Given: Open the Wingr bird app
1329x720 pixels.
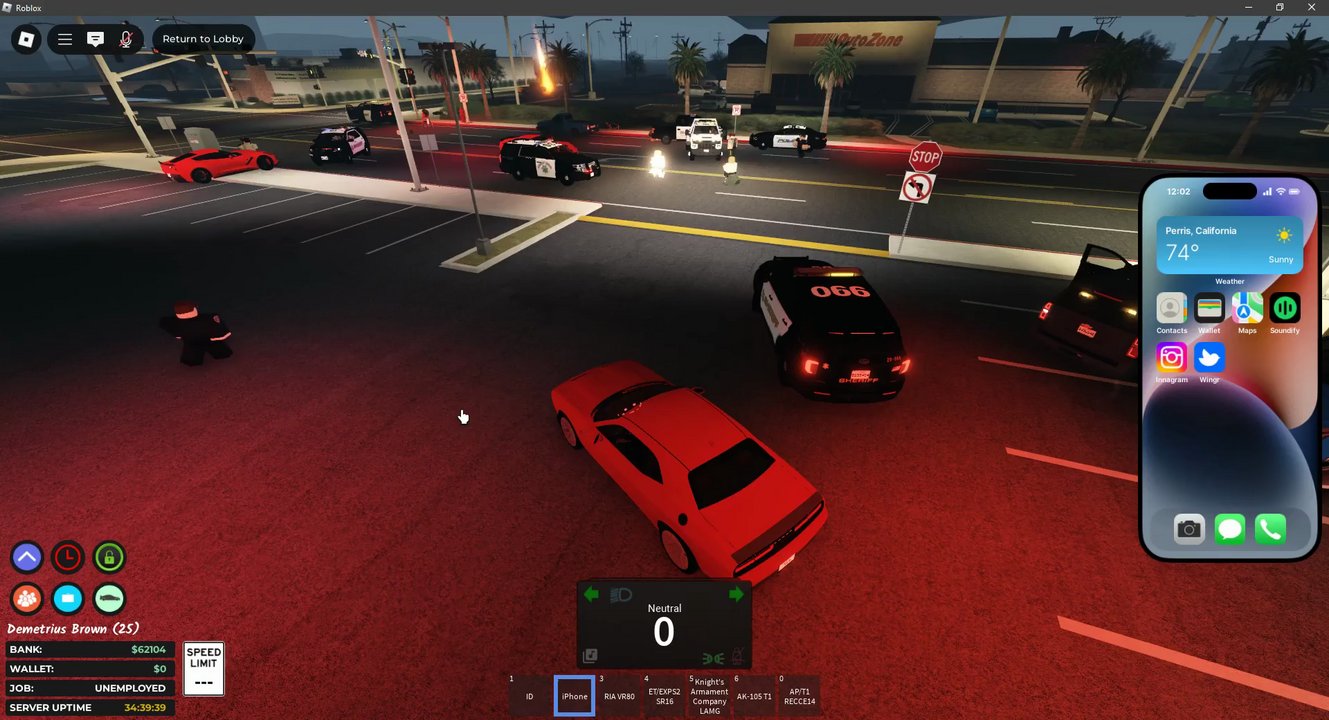Looking at the screenshot, I should tap(1209, 357).
